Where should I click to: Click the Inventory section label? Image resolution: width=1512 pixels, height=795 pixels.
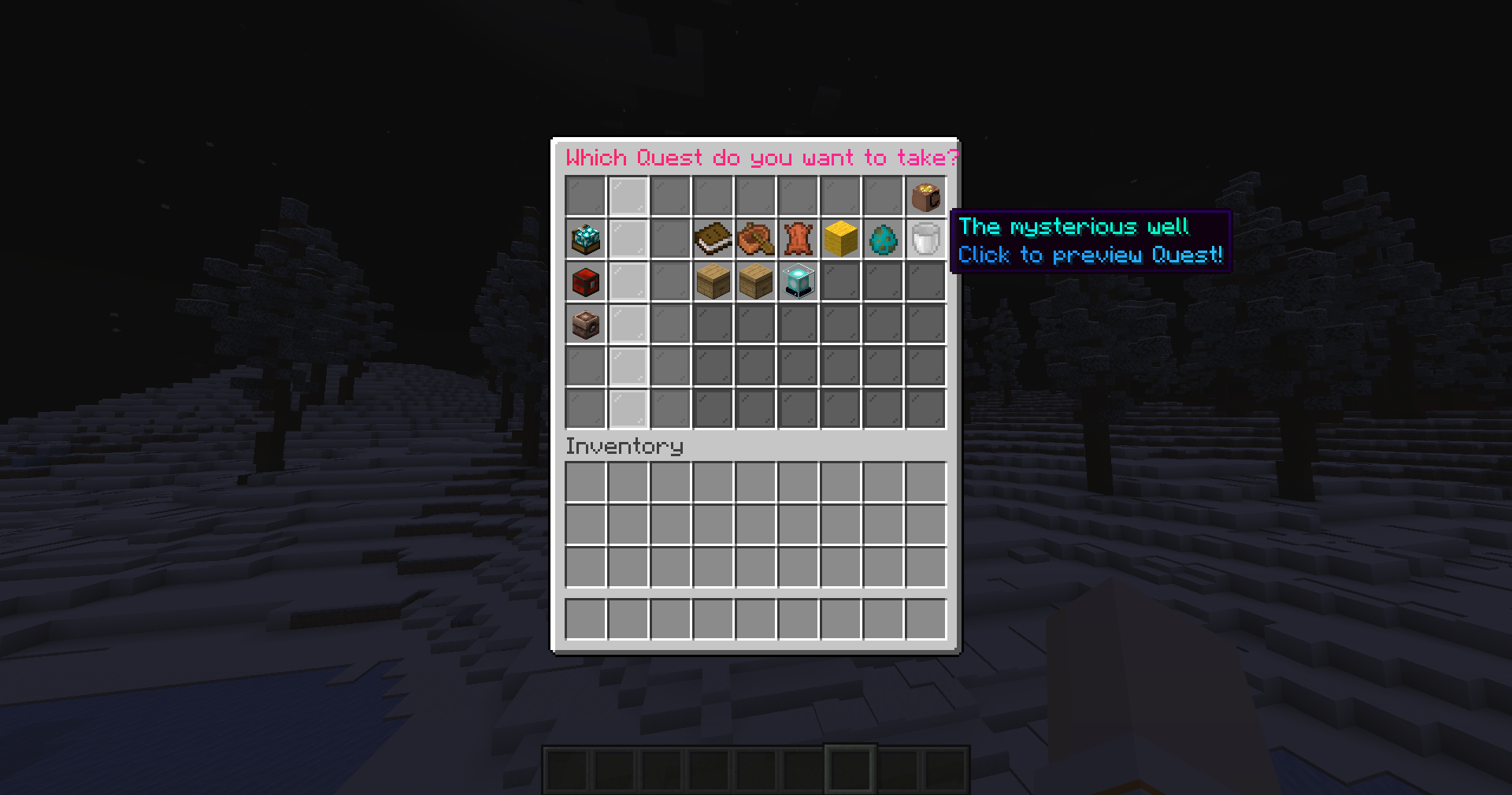tap(624, 446)
